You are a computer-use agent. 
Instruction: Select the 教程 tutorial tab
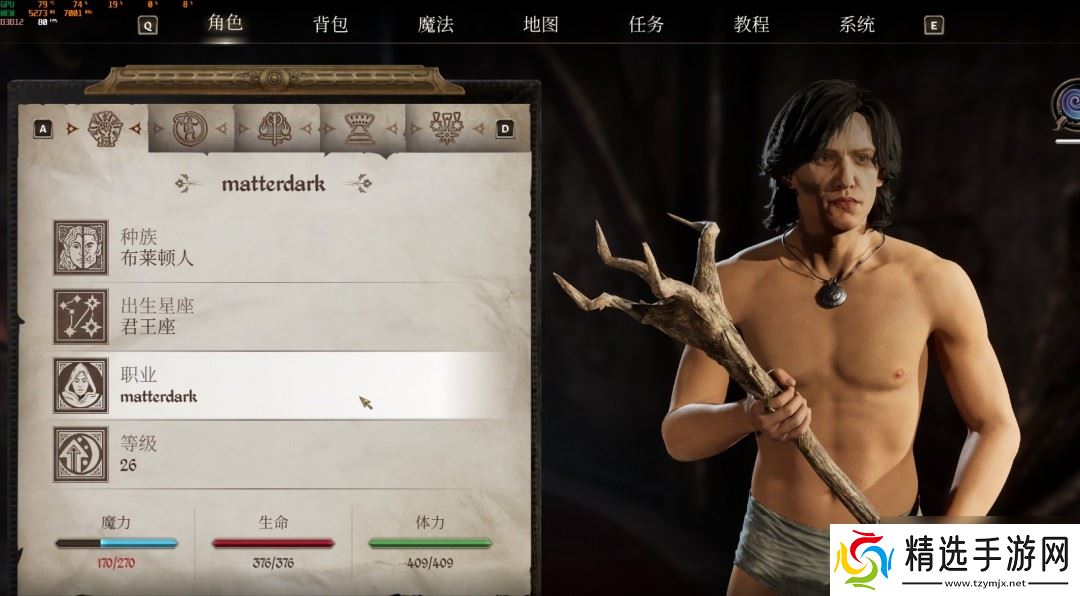[751, 25]
